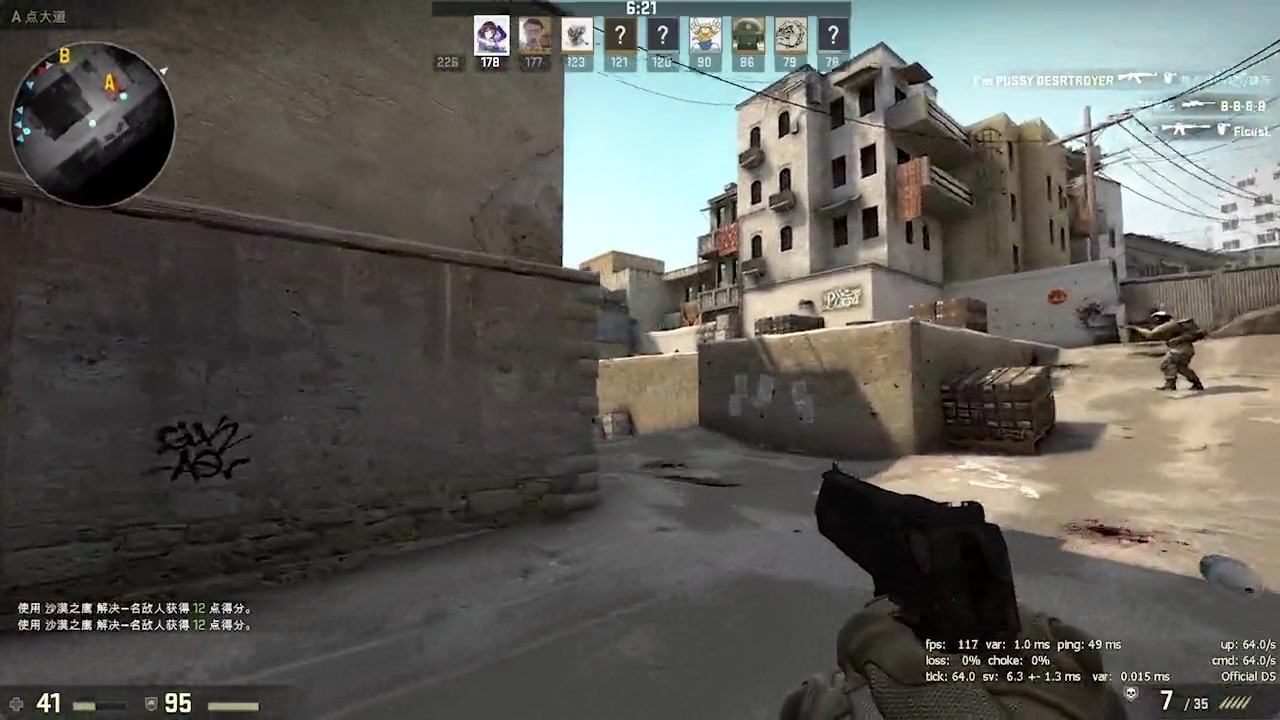Click the green health bar near the 41
The height and width of the screenshot is (720, 1280).
[85, 704]
